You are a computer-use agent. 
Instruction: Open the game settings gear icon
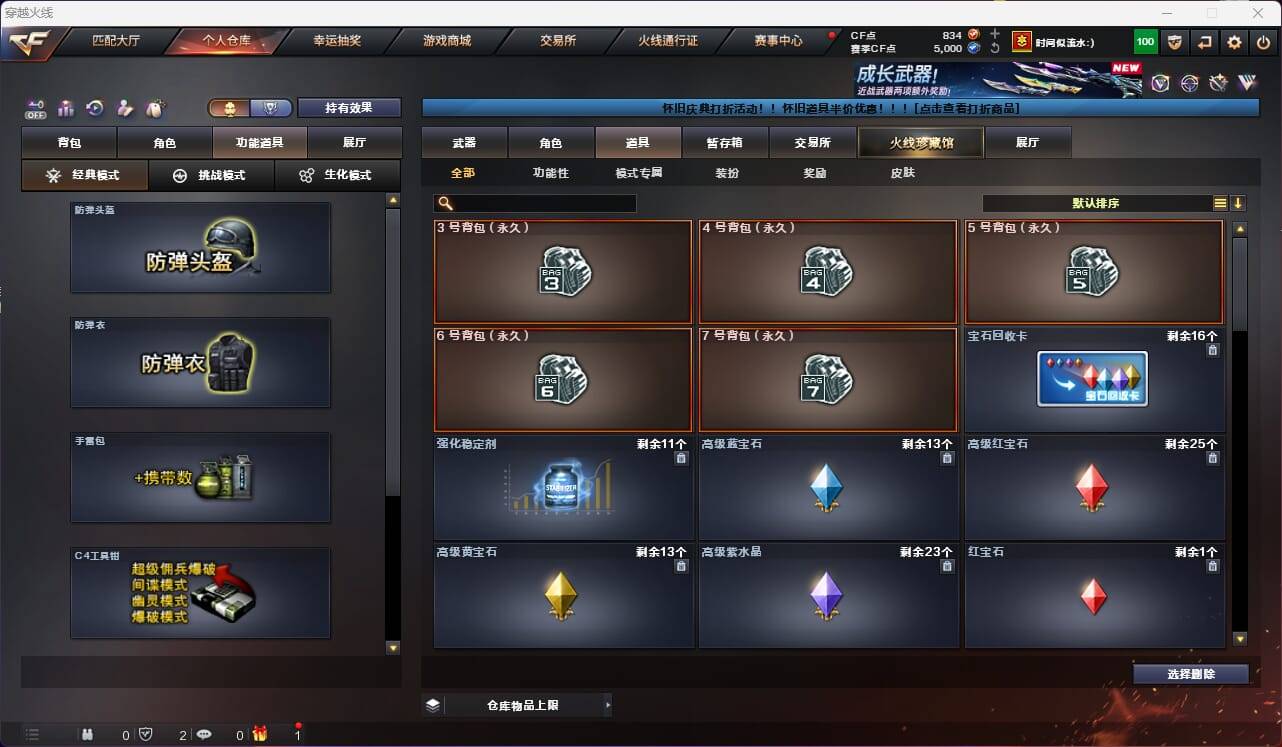pos(1234,41)
